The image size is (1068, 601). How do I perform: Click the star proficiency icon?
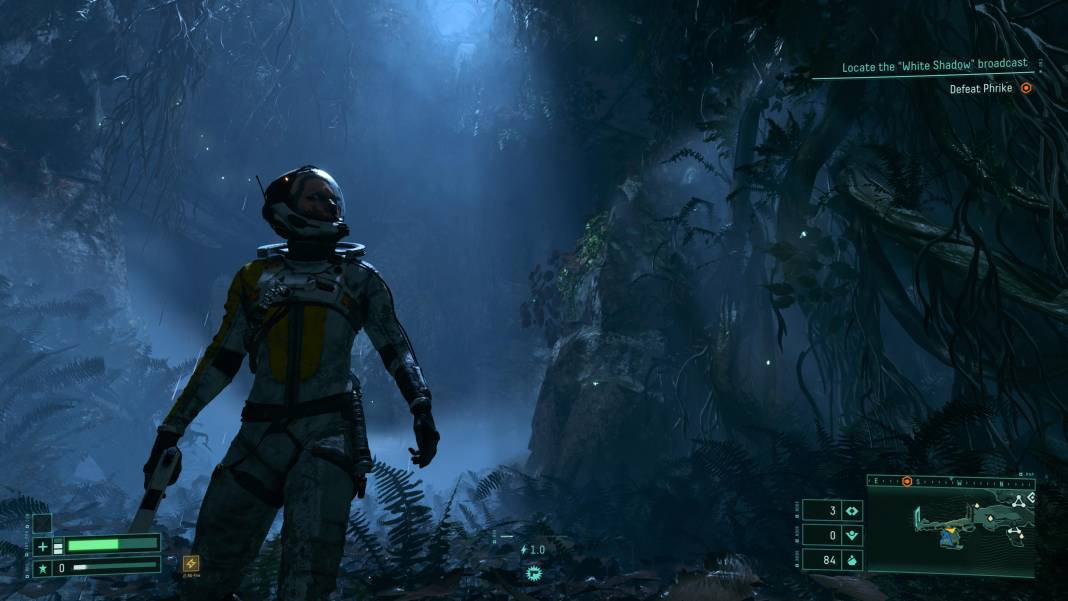coord(42,567)
